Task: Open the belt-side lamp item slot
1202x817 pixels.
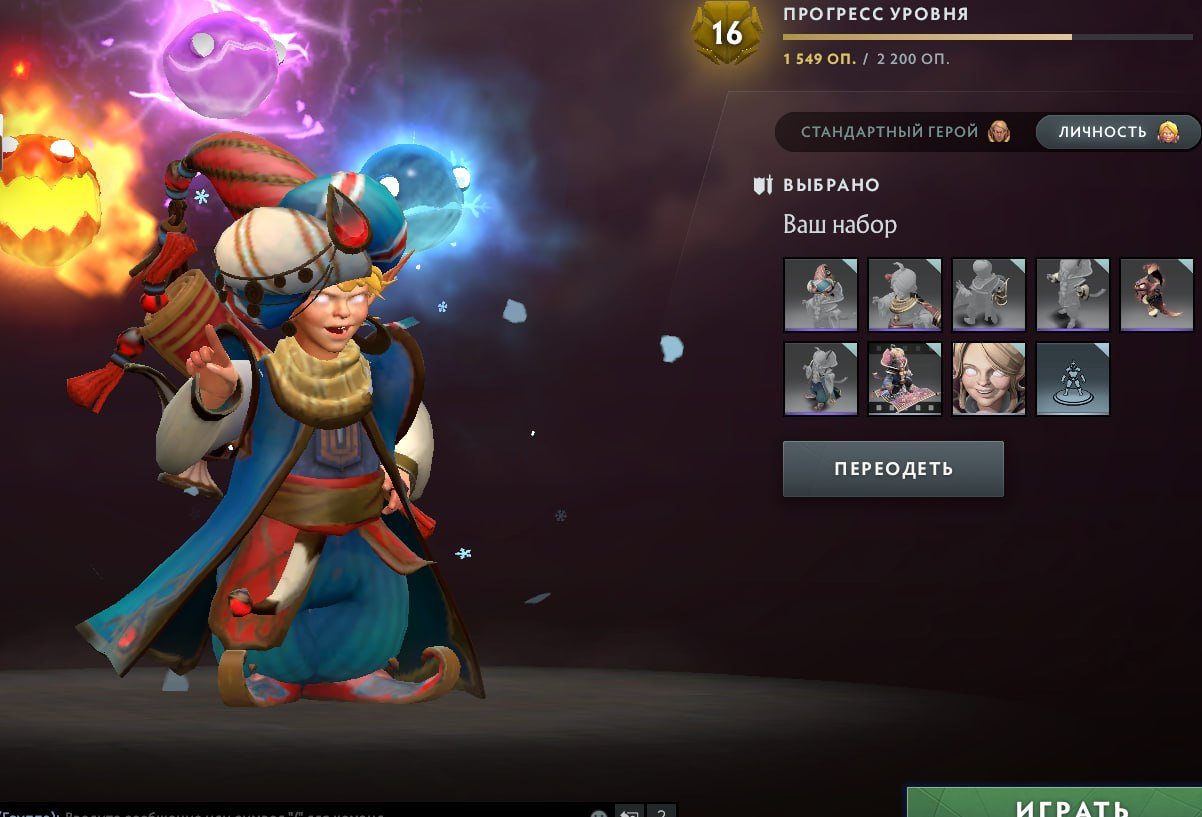Action: coord(988,294)
